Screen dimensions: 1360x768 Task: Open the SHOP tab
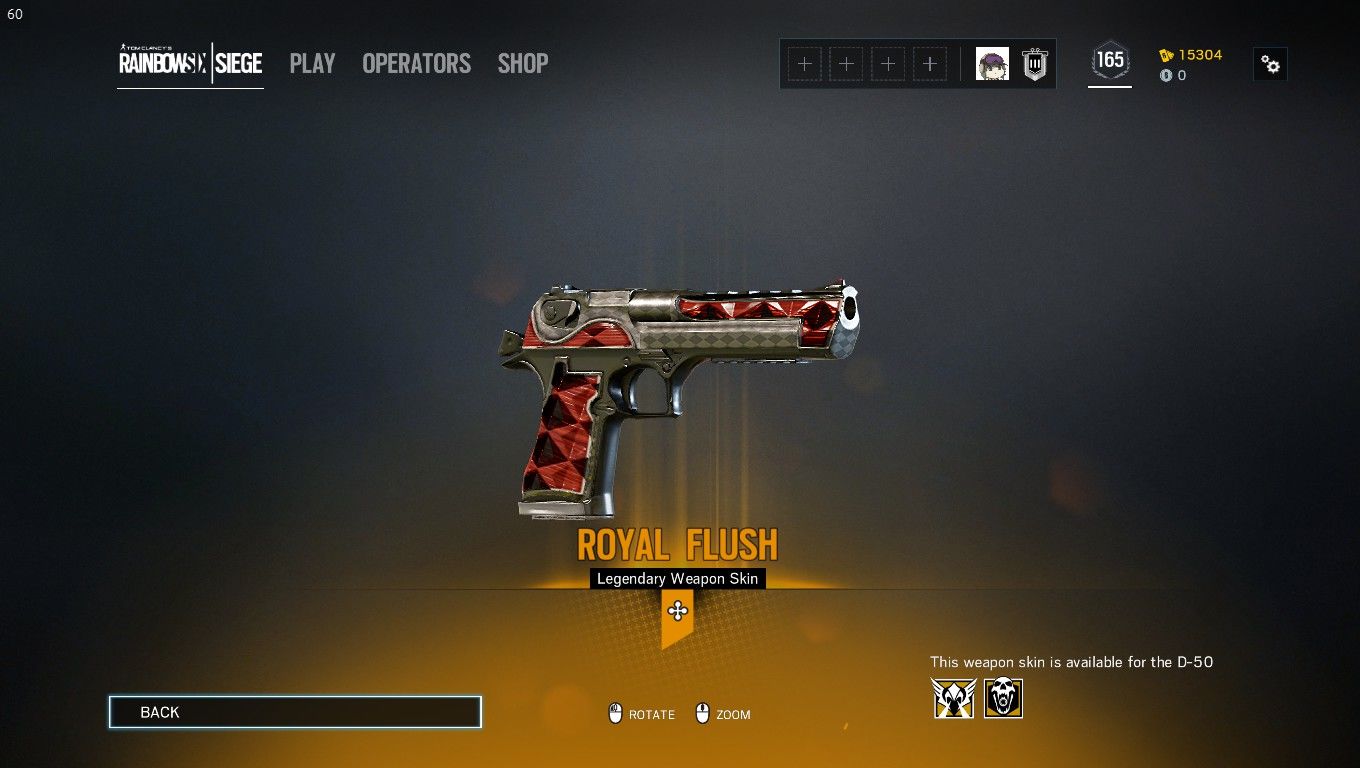point(523,63)
